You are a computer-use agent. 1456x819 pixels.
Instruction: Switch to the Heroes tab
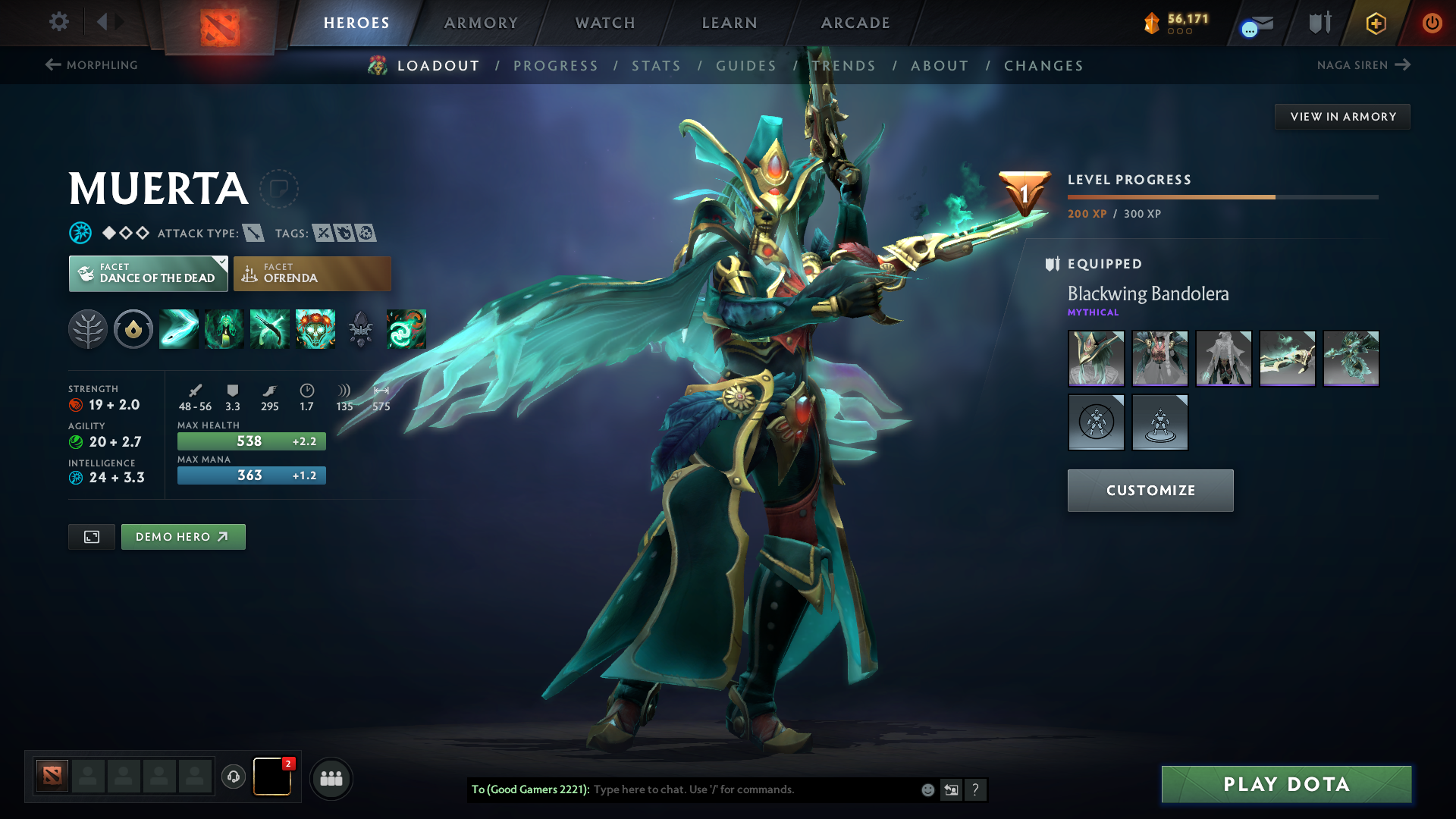click(x=356, y=23)
